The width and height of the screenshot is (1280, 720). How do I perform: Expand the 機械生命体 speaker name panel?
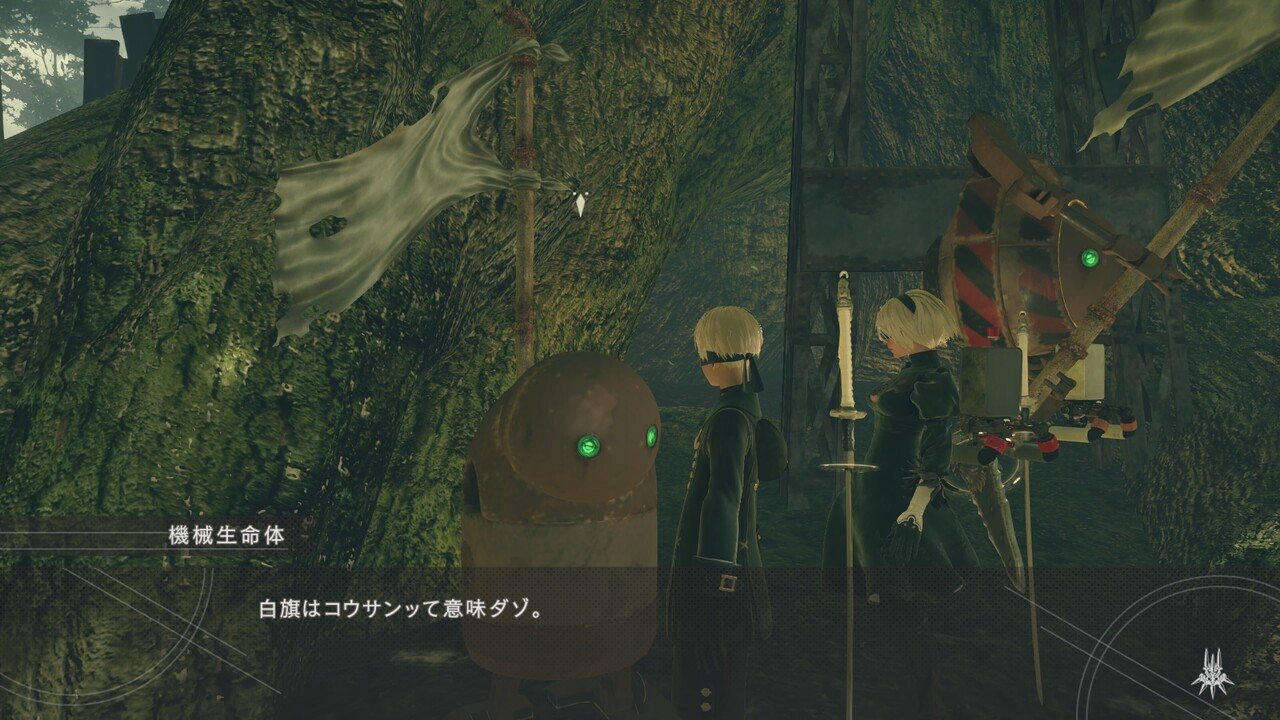(228, 536)
